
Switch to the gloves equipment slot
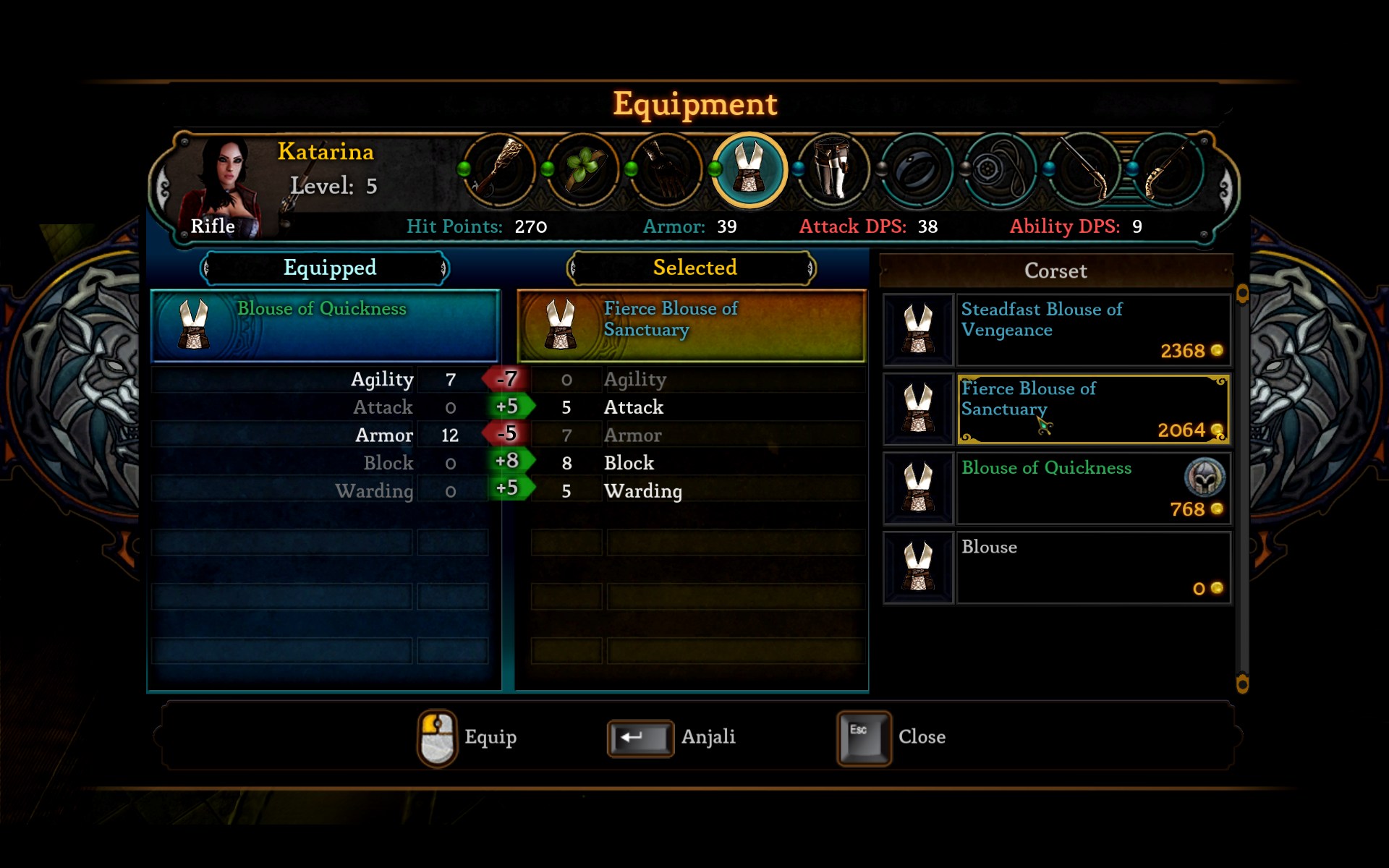tap(666, 170)
